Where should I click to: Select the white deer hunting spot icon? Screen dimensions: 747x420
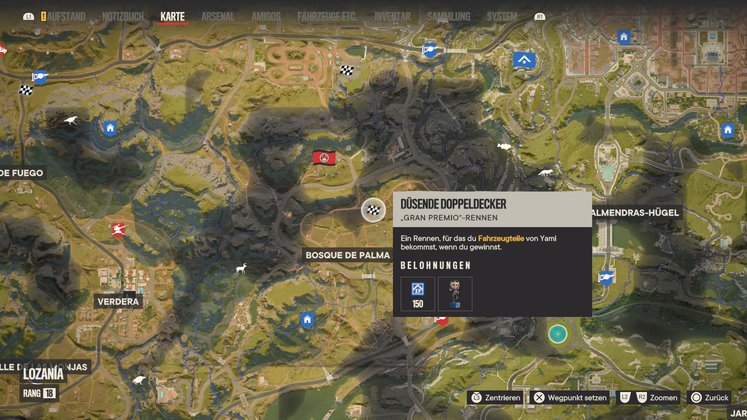tap(240, 268)
